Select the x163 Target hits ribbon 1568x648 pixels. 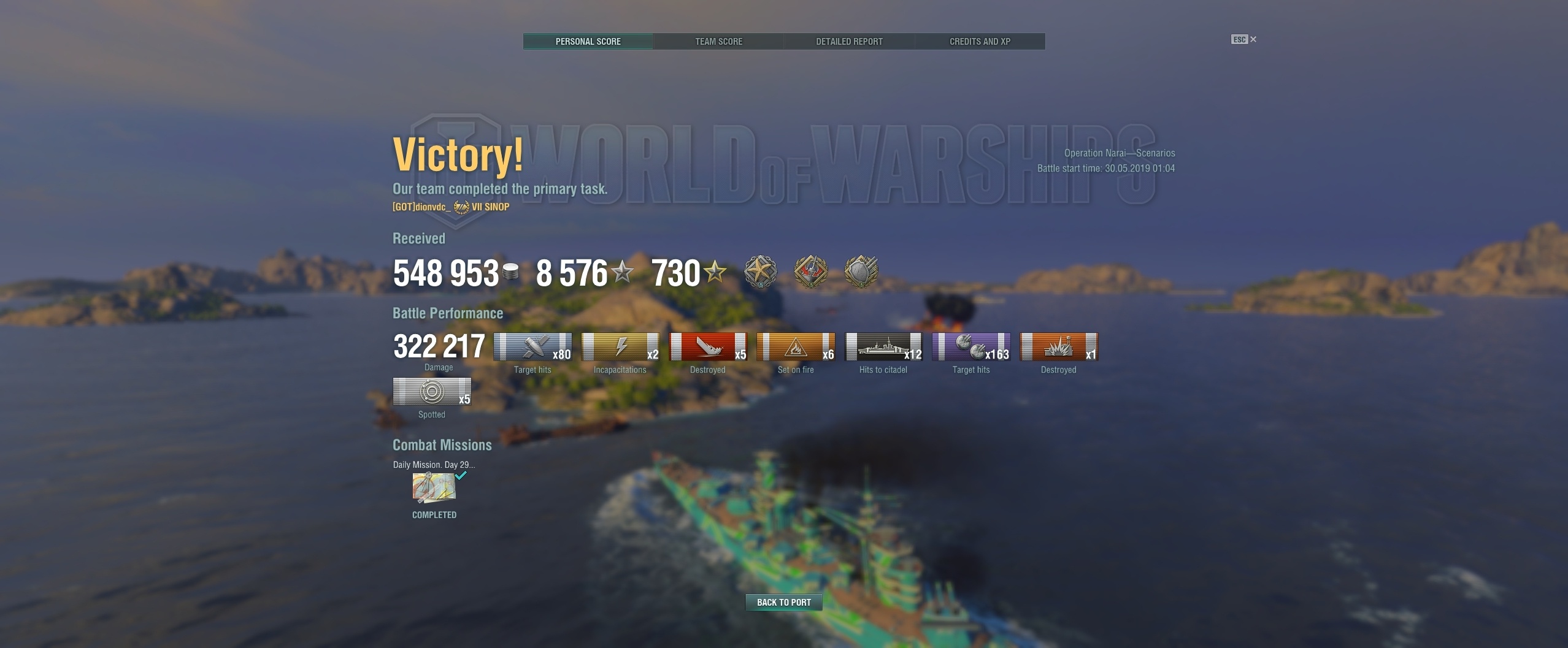pos(971,347)
